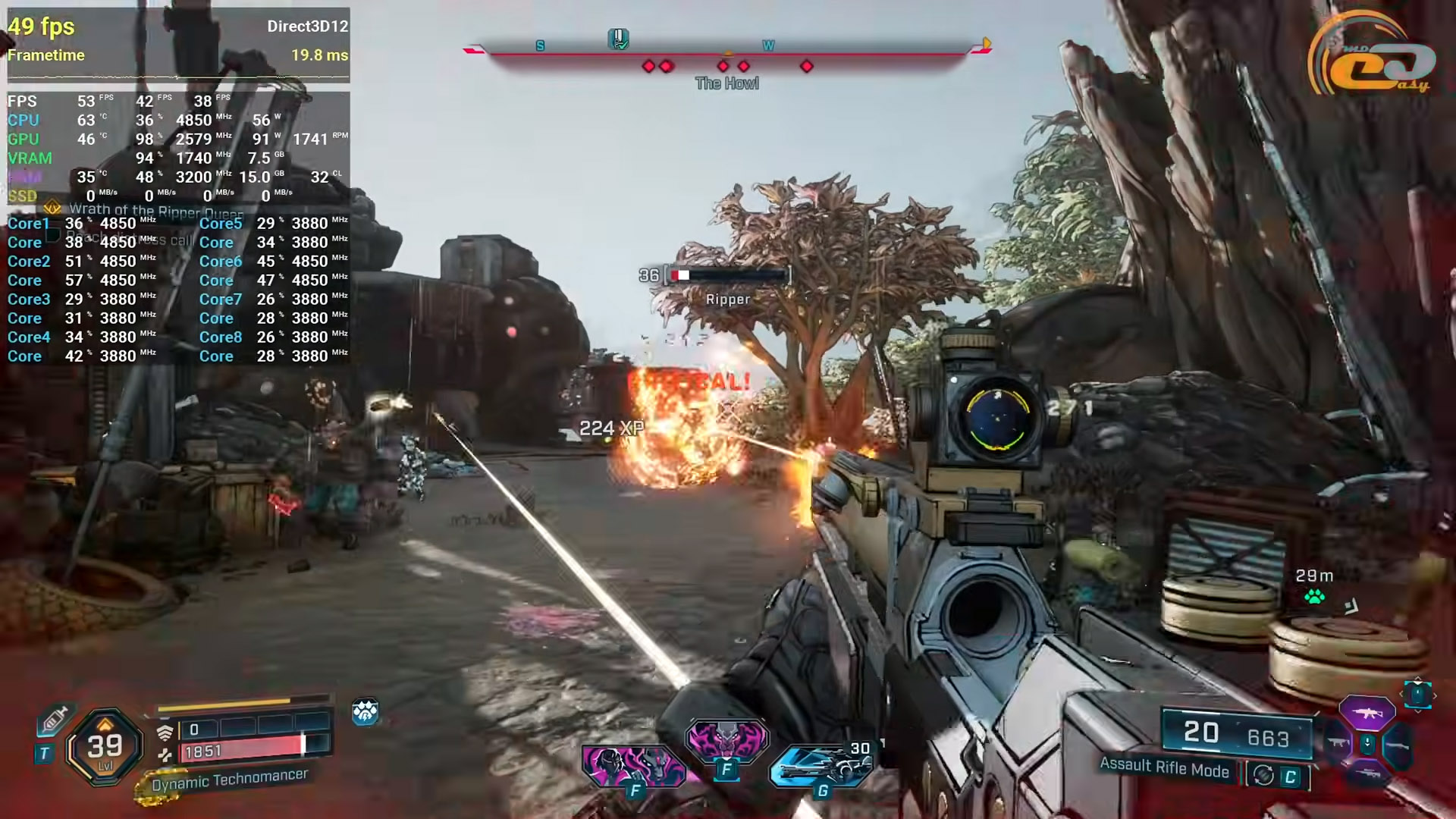Use the blue ordnance launcher icon
The width and height of the screenshot is (1456, 819).
(821, 766)
